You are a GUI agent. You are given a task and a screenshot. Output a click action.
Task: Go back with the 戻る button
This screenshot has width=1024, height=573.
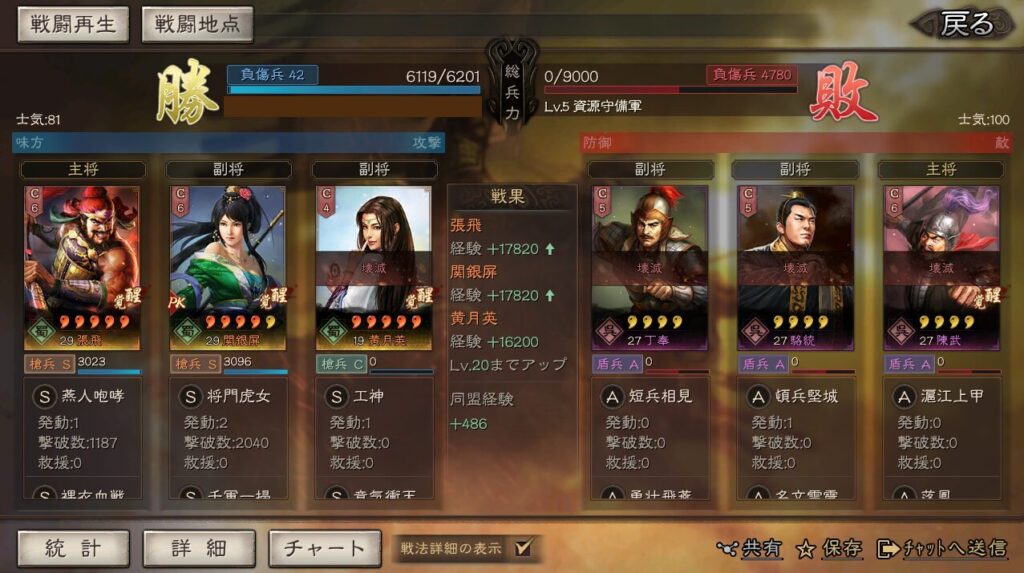(x=966, y=24)
